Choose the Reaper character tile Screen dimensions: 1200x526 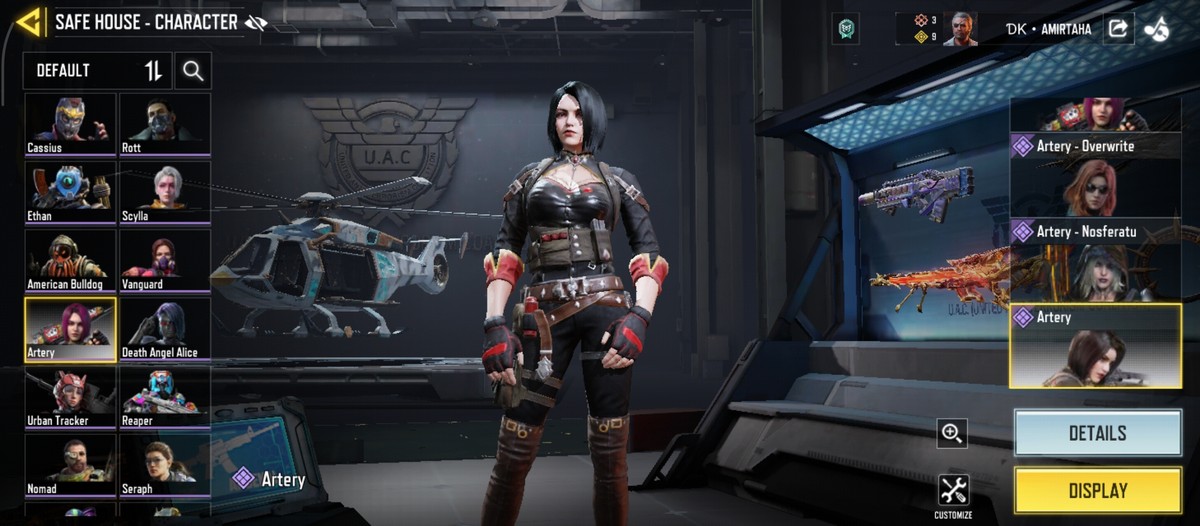coord(165,398)
